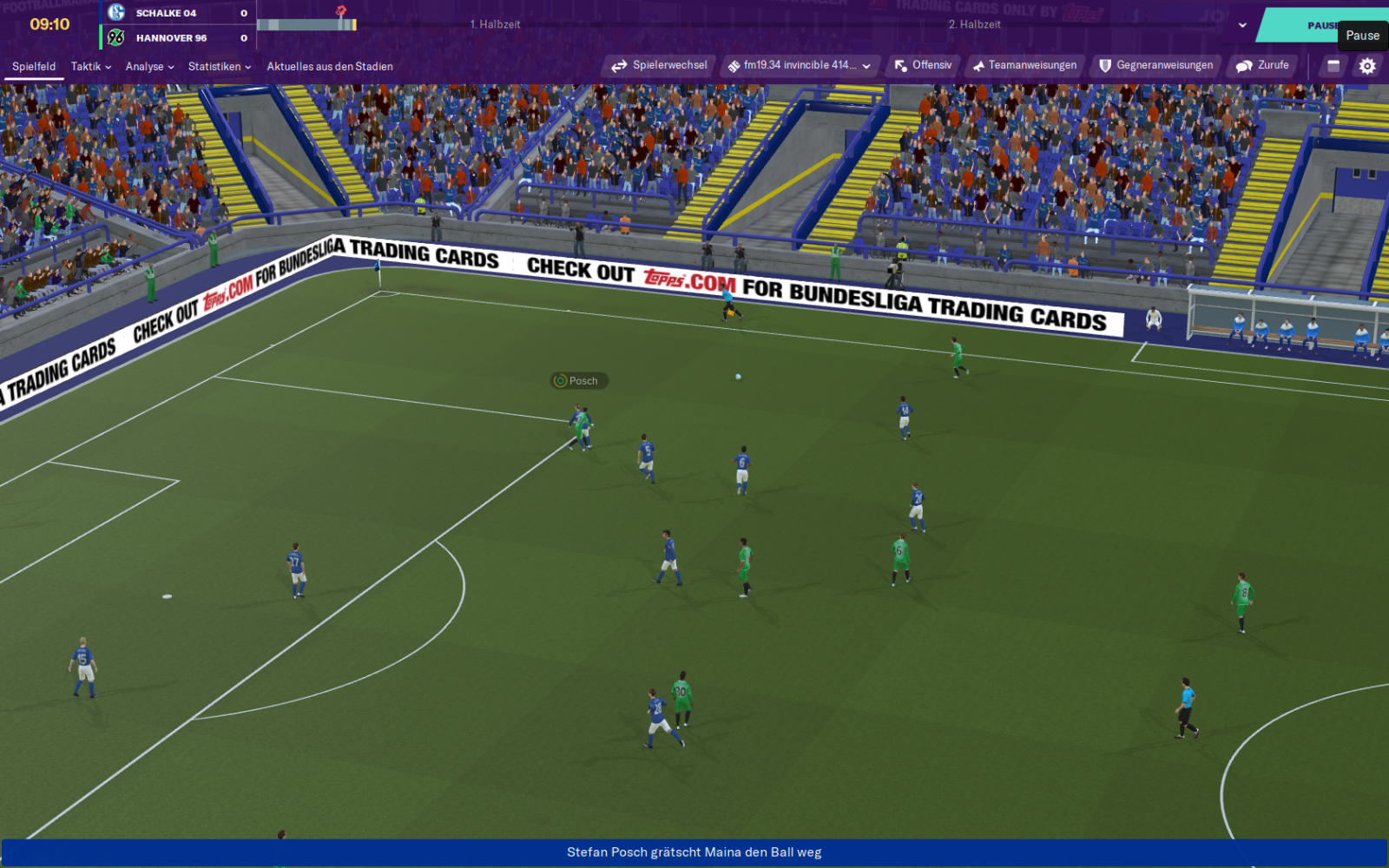Choose a Zurufe touchline shout

pyautogui.click(x=1262, y=65)
